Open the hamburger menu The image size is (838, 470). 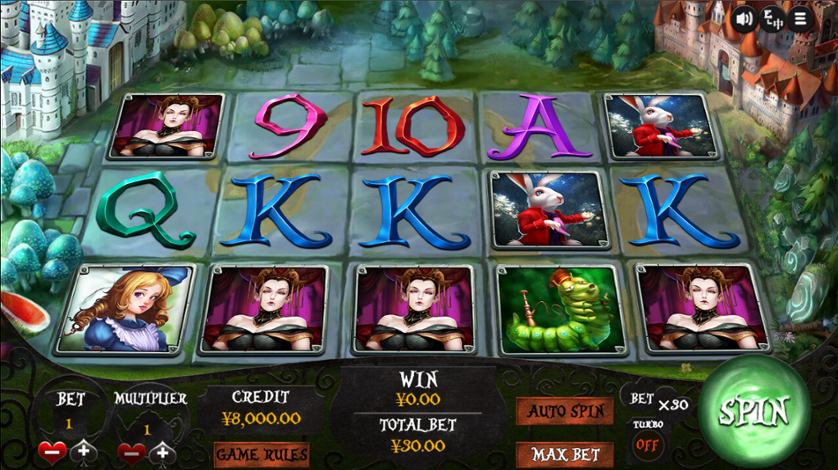tap(800, 18)
